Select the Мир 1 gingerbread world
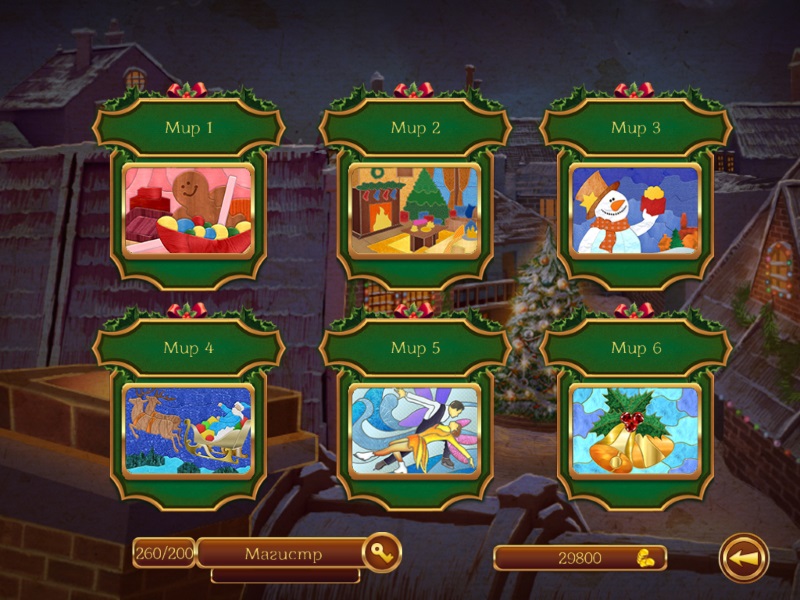Screen dimensions: 800x600 188,211
